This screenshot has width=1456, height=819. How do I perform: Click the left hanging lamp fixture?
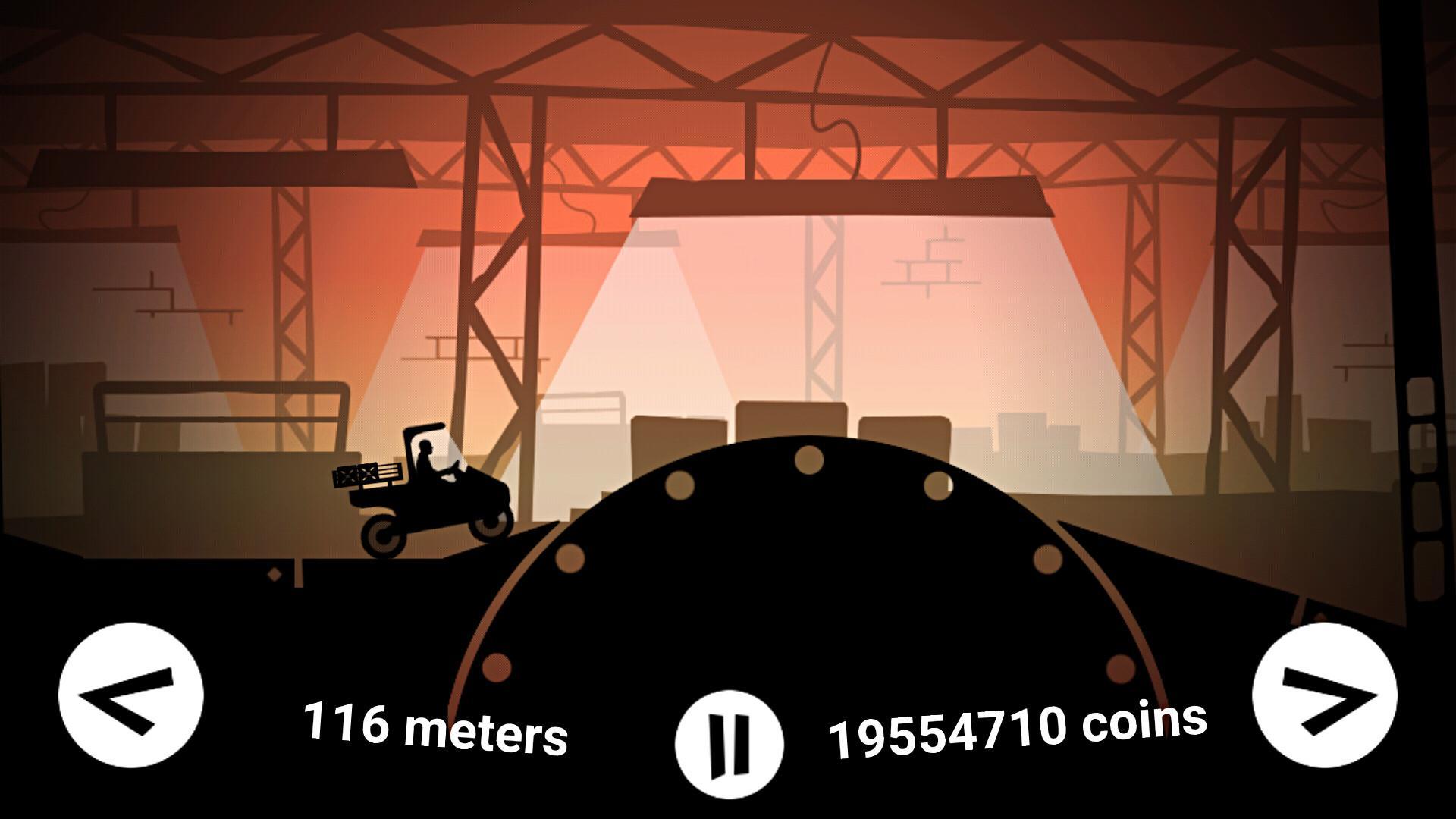tap(220, 163)
